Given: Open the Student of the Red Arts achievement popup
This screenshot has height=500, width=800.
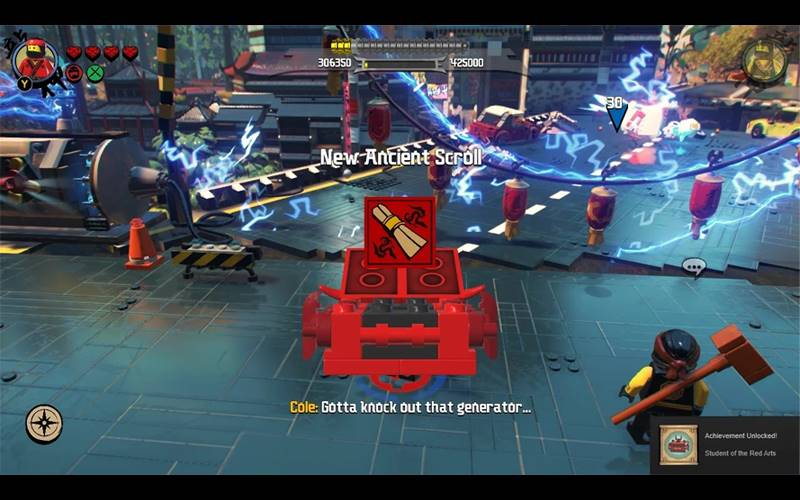Looking at the screenshot, I should tap(724, 445).
